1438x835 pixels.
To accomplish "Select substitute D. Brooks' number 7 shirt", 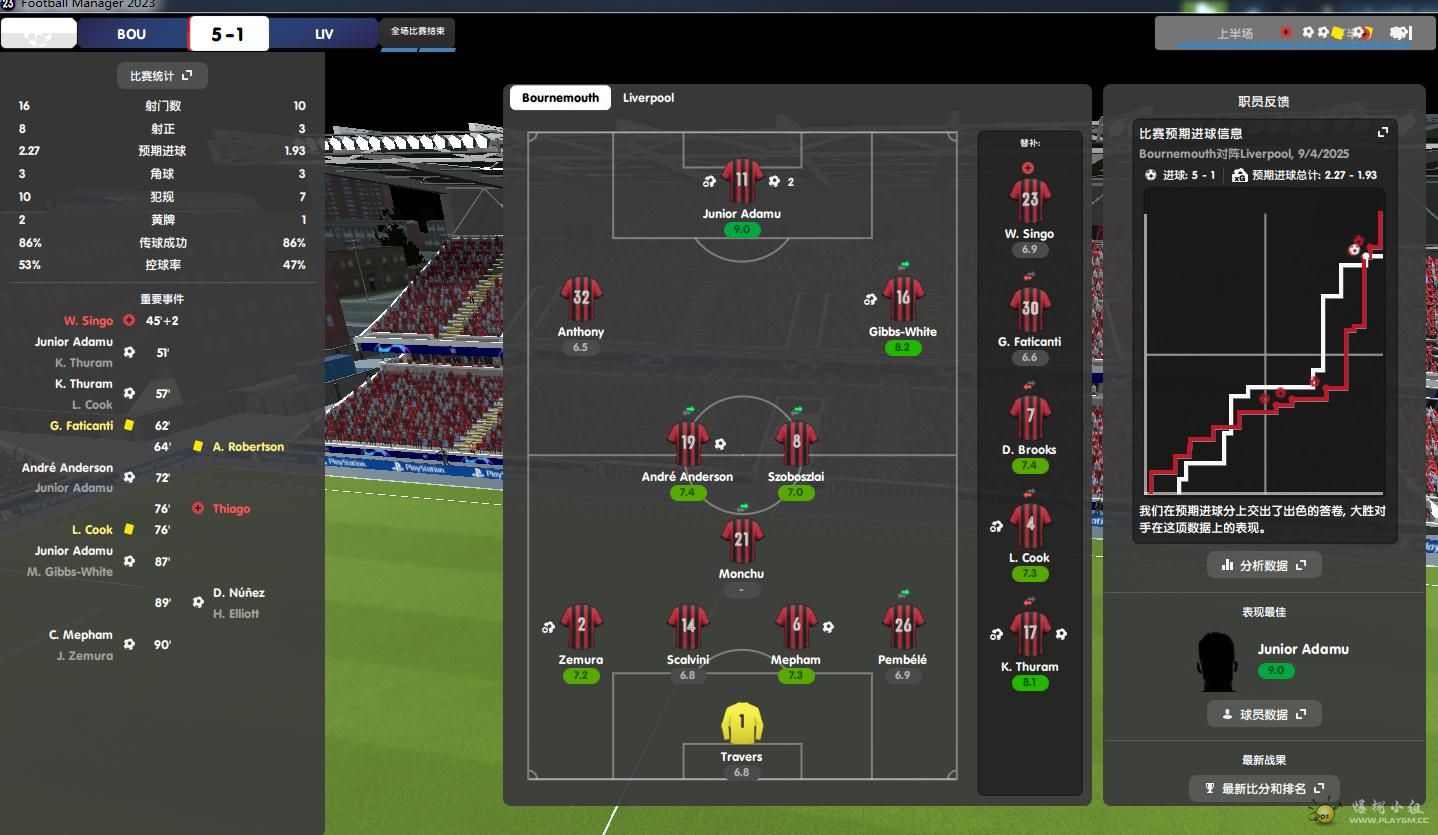I will [1029, 417].
